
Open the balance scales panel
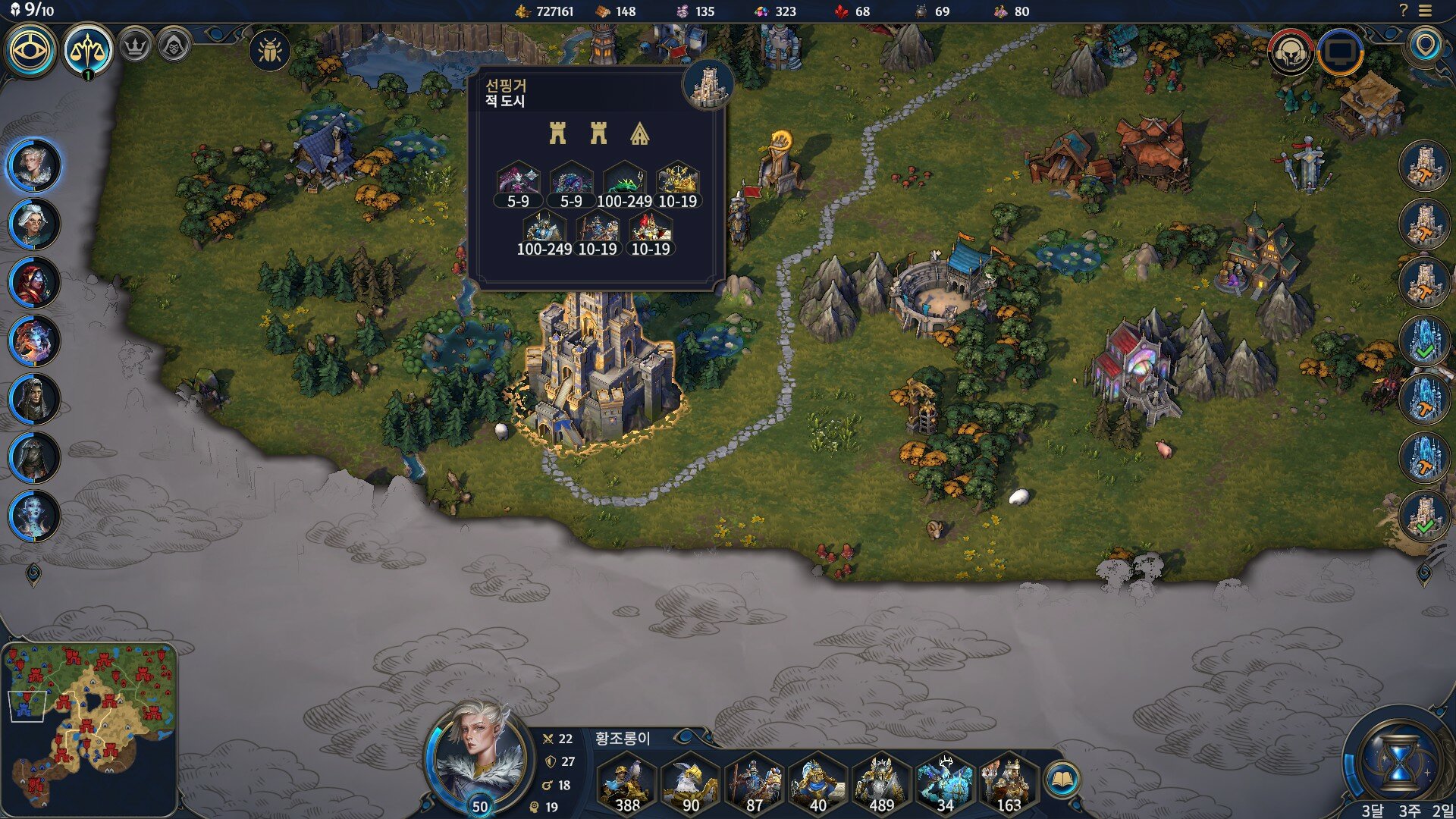pyautogui.click(x=88, y=50)
